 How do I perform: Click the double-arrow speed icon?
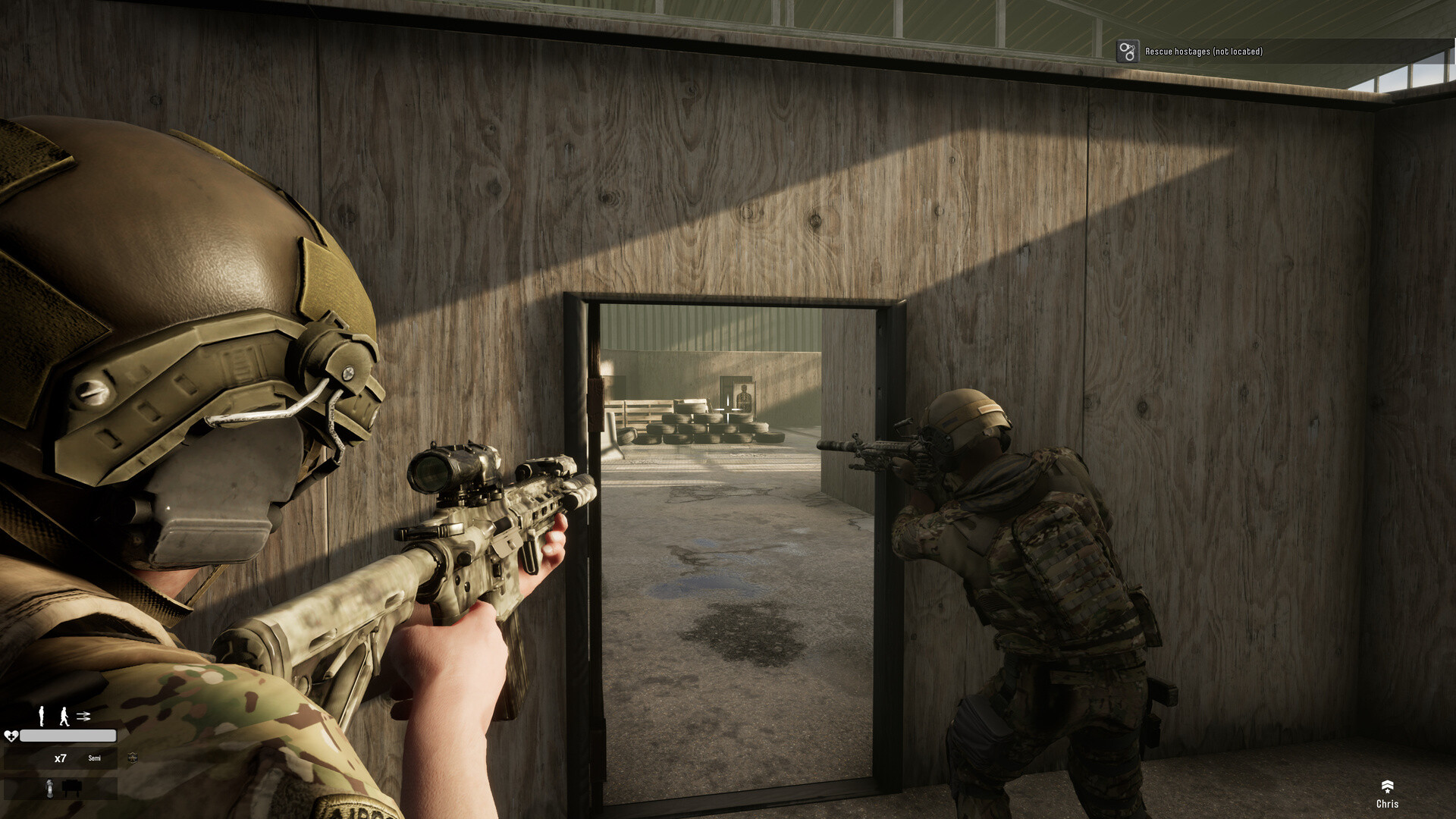[83, 716]
